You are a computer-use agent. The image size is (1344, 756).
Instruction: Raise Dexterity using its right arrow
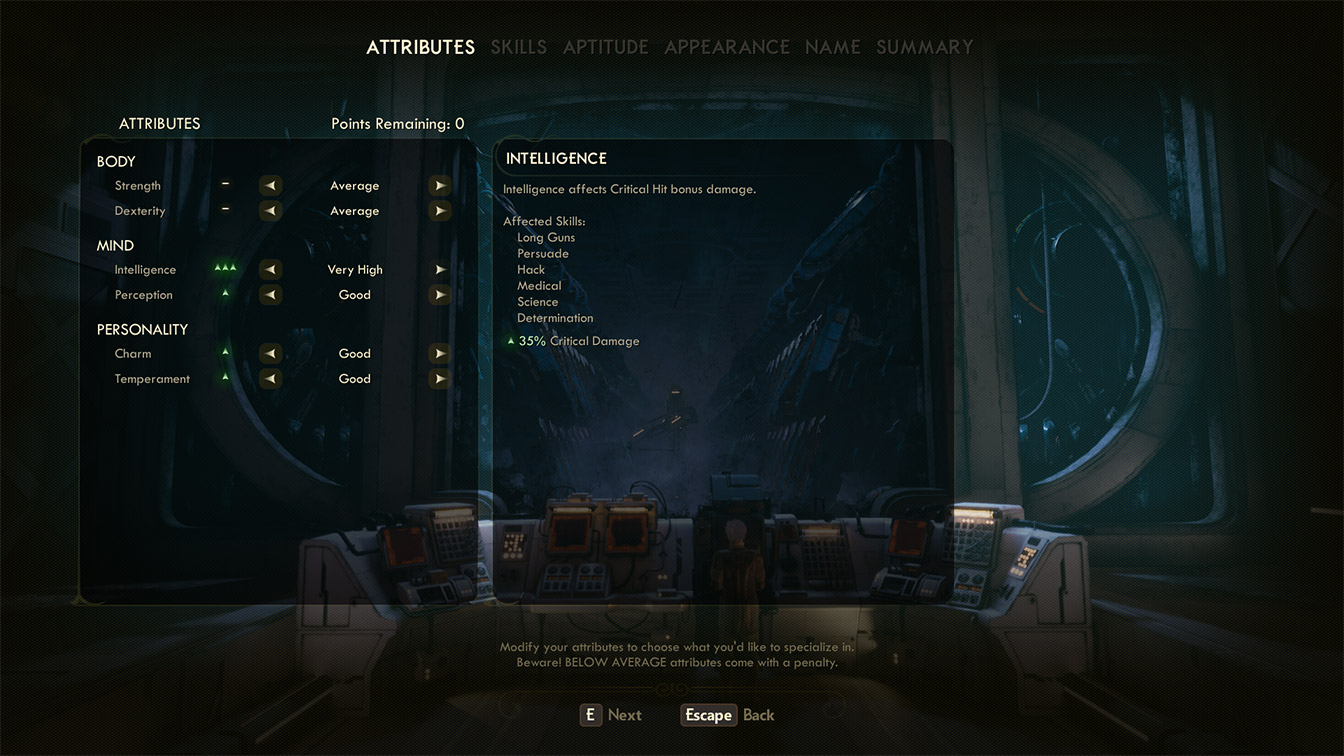[439, 211]
